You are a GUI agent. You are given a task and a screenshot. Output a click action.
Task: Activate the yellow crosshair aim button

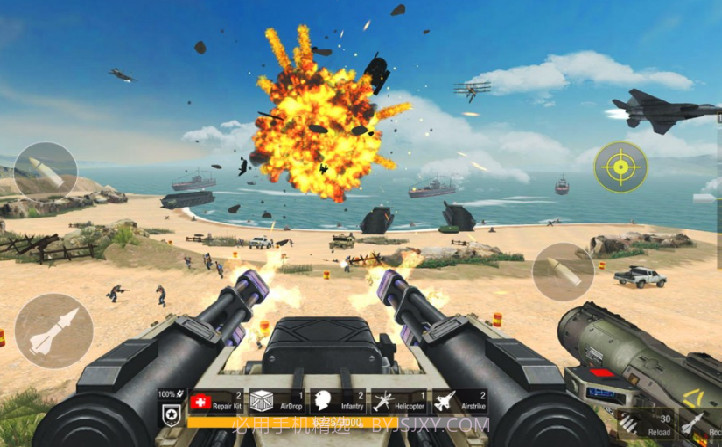[x=620, y=167]
